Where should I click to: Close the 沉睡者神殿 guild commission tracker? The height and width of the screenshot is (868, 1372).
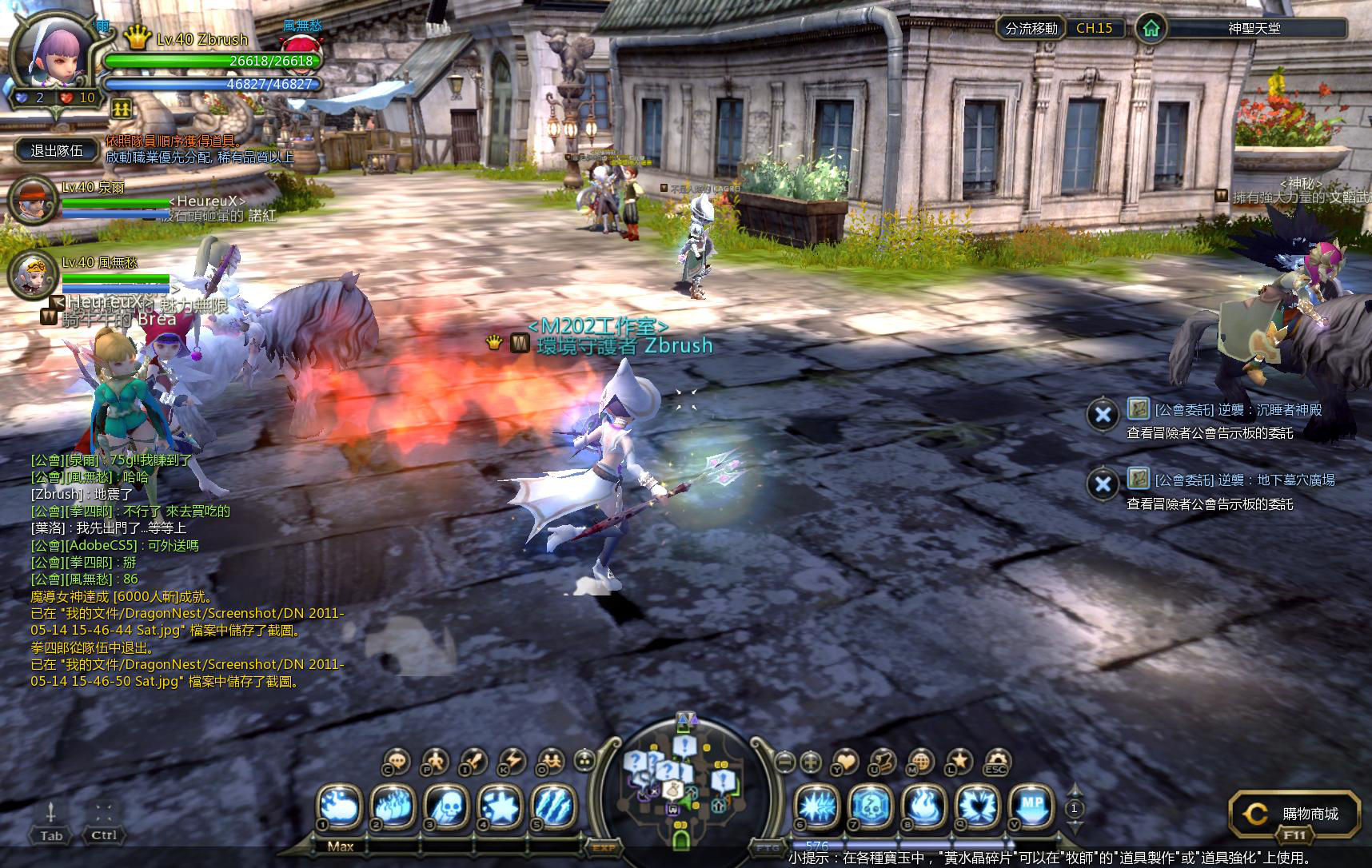tap(1103, 414)
